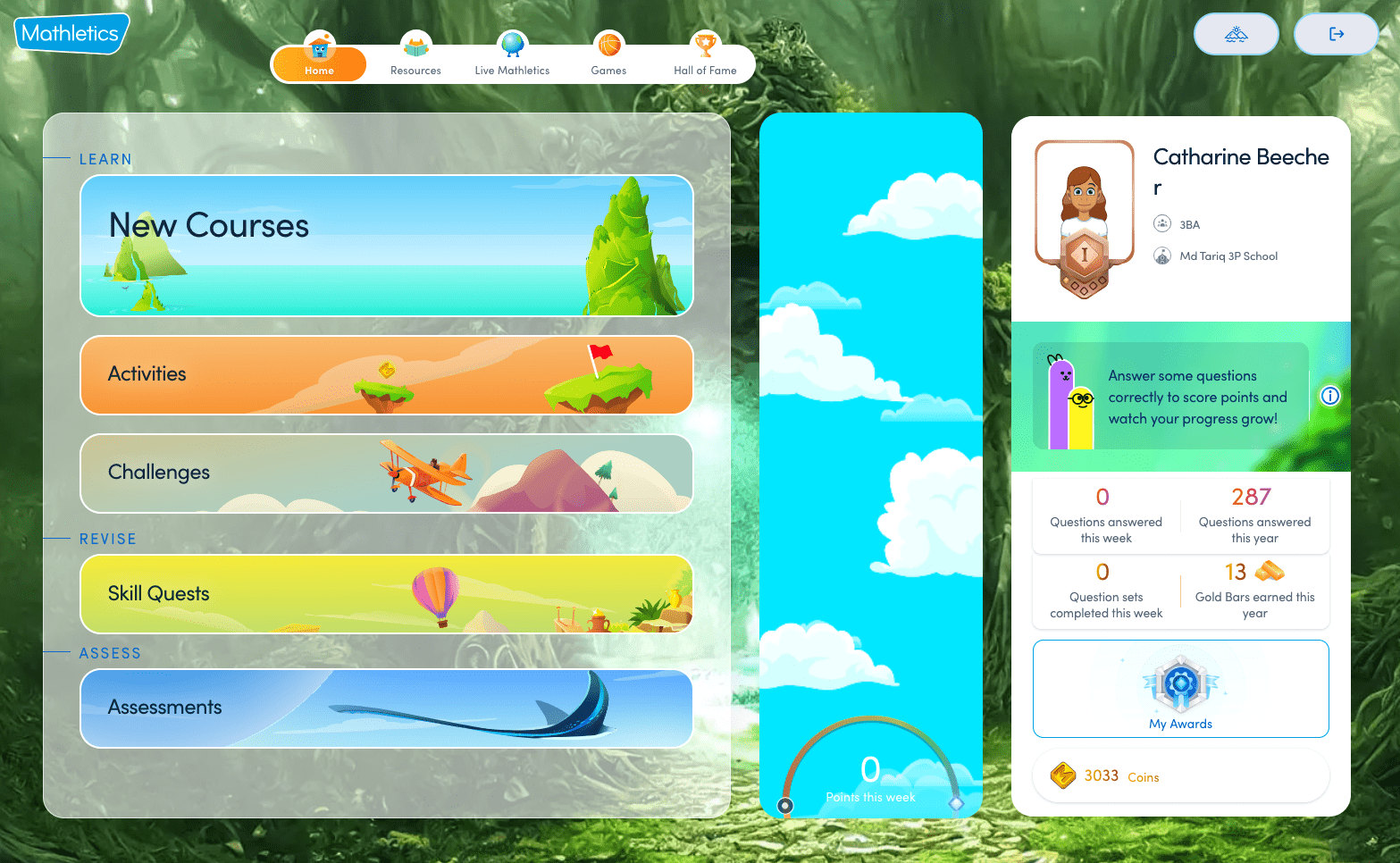Select the Games navigation item
This screenshot has width=1400, height=863.
coord(608,54)
